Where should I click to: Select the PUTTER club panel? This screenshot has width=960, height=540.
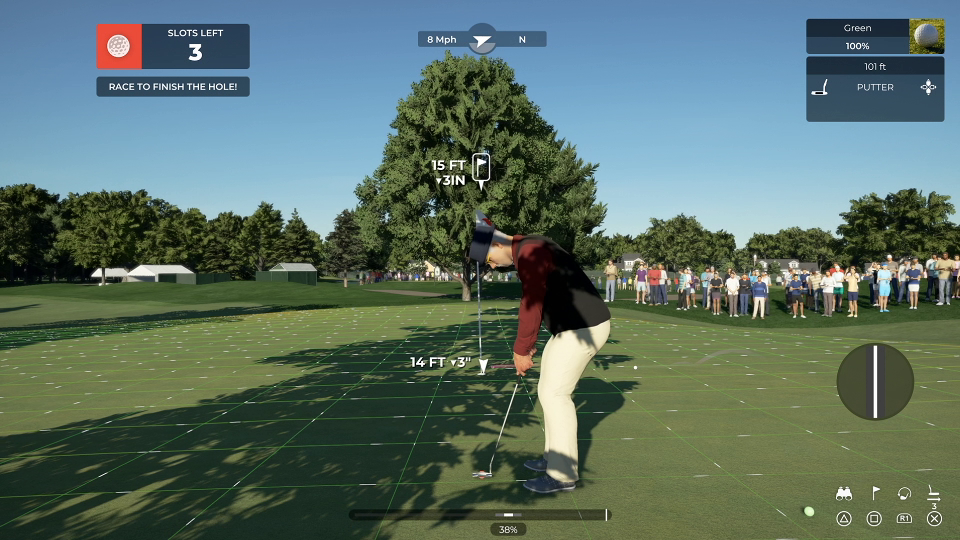tap(874, 88)
